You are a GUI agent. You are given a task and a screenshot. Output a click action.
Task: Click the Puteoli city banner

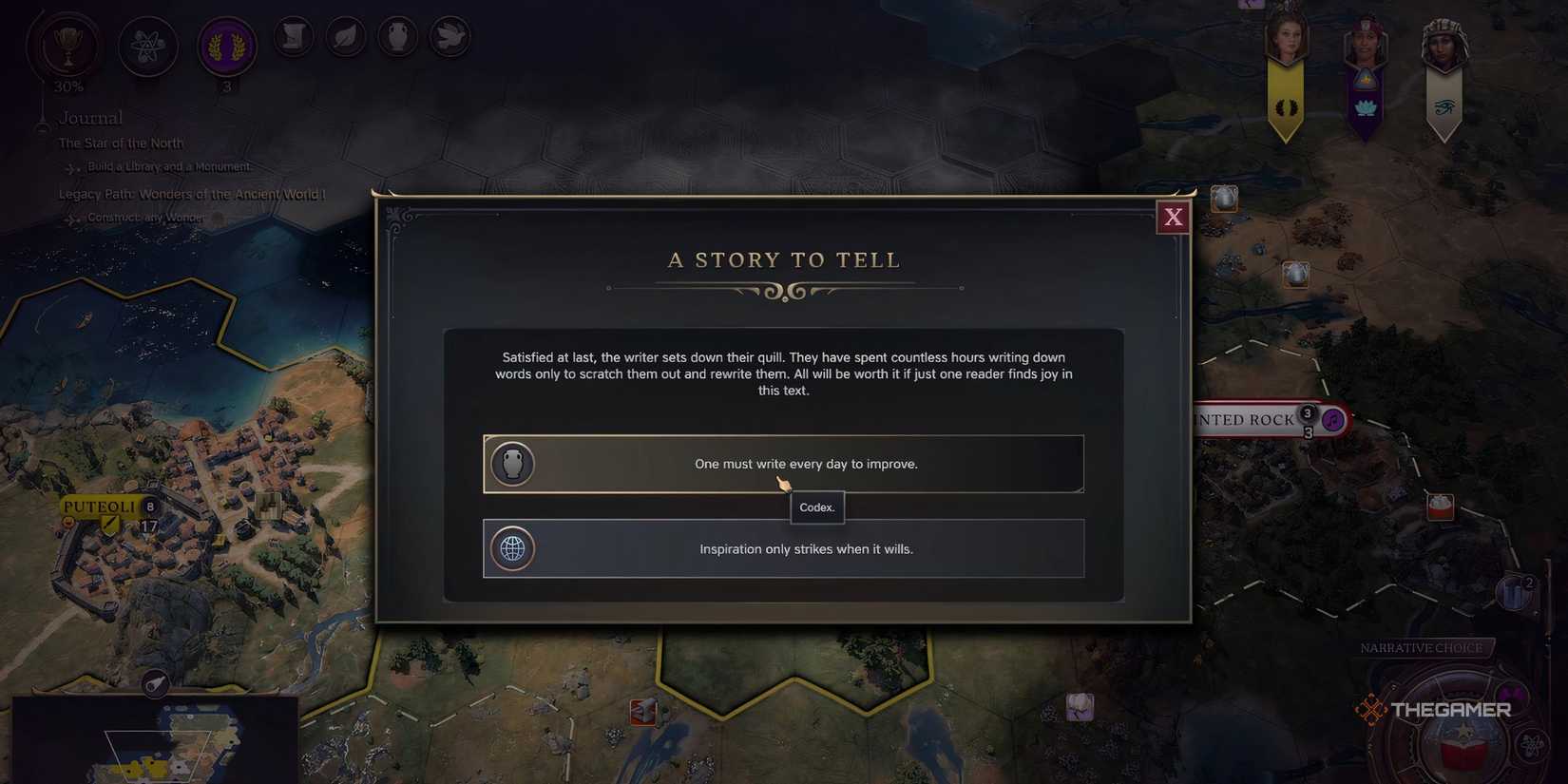pos(98,507)
